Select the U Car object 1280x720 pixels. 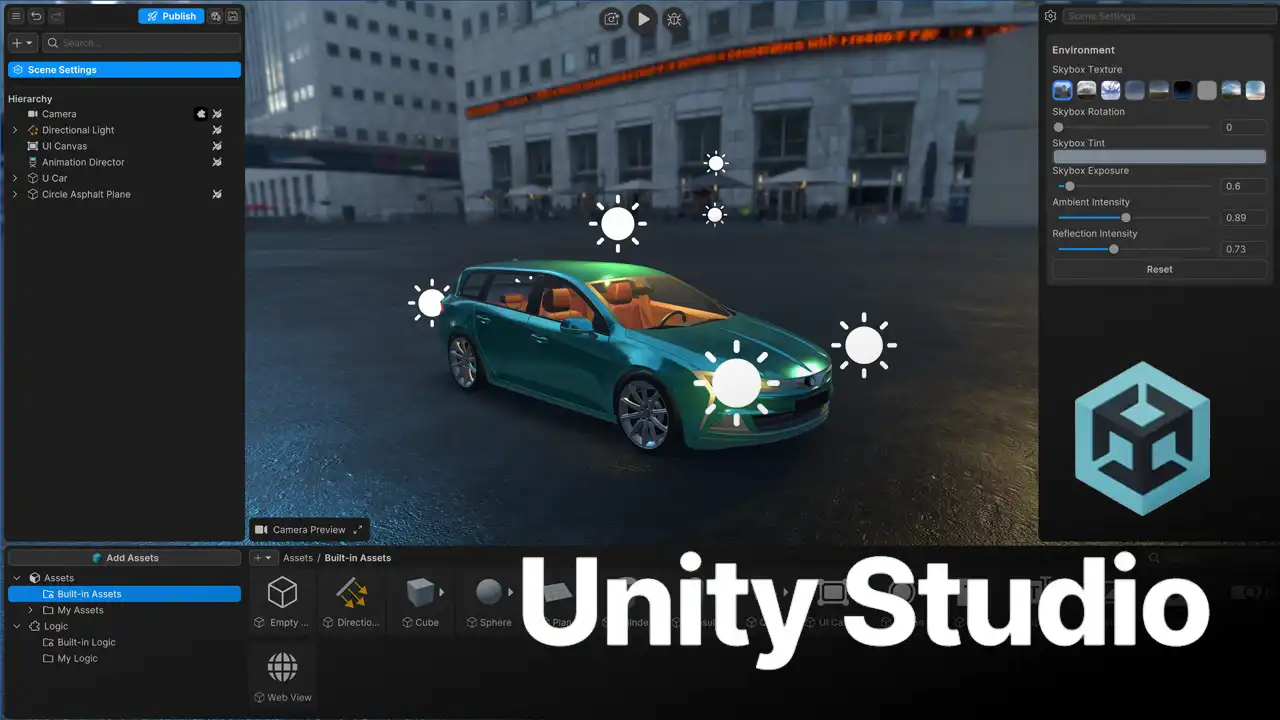click(55, 178)
